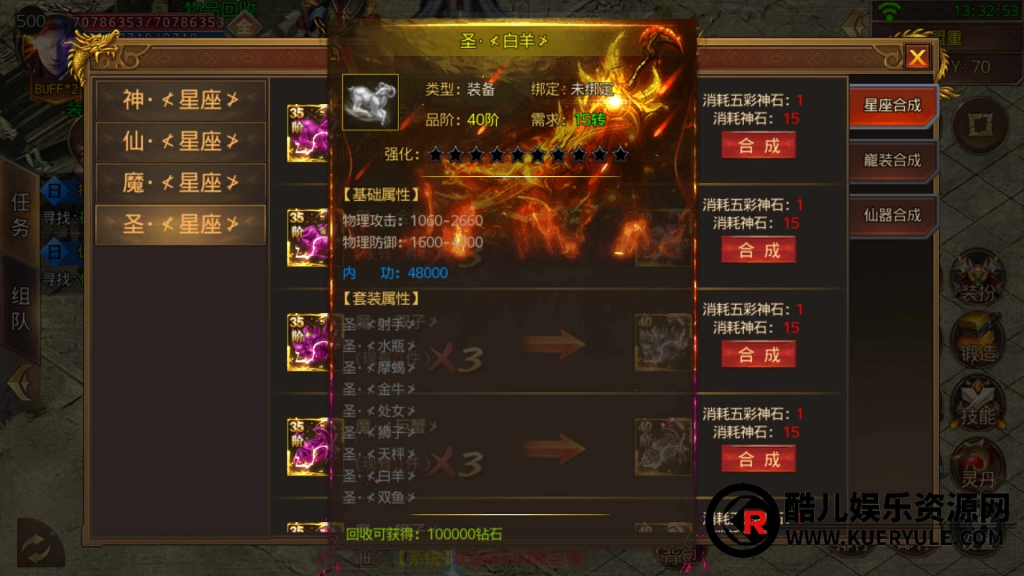
Task: Select the 仙·星座 category
Action: [180, 141]
